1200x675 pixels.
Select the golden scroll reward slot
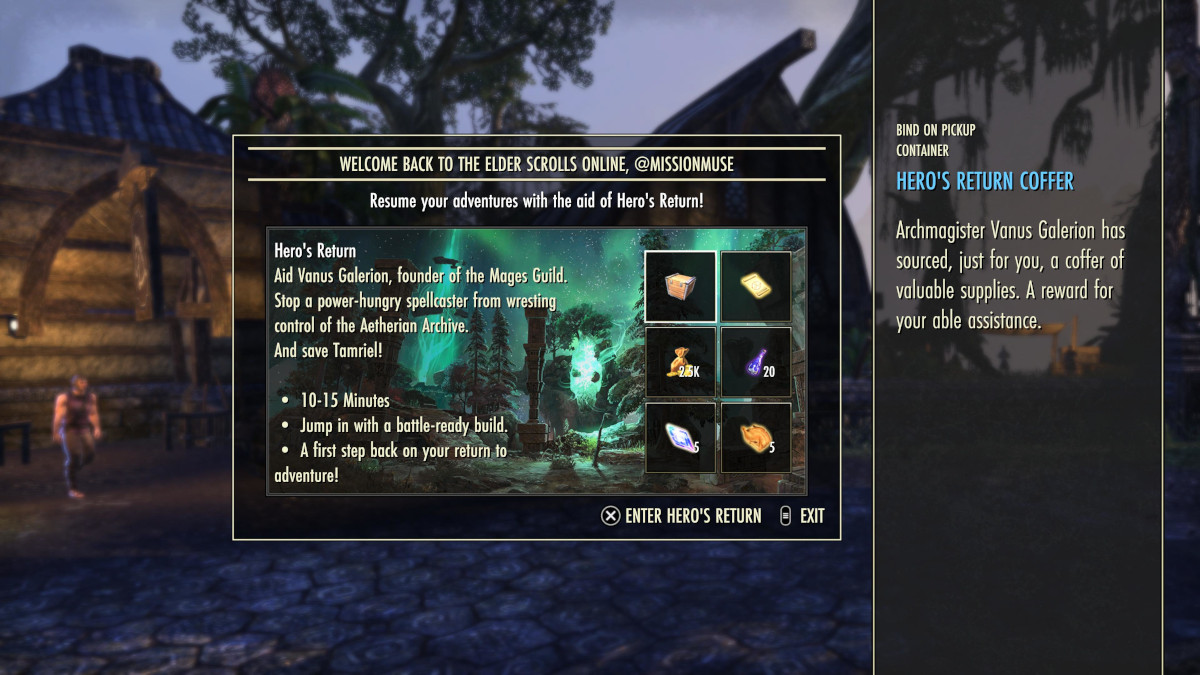click(756, 287)
